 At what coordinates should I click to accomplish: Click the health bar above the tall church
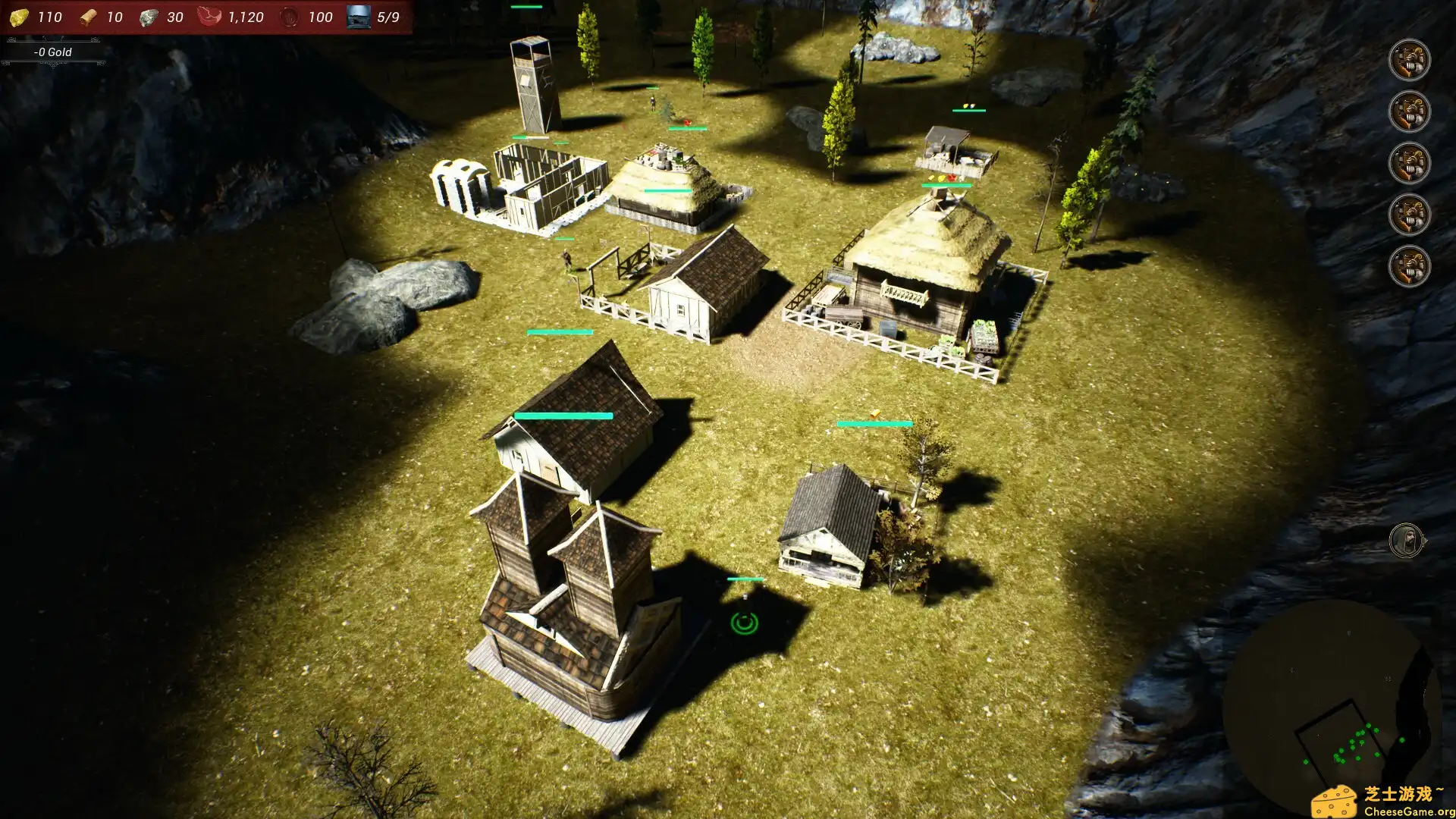tap(563, 416)
